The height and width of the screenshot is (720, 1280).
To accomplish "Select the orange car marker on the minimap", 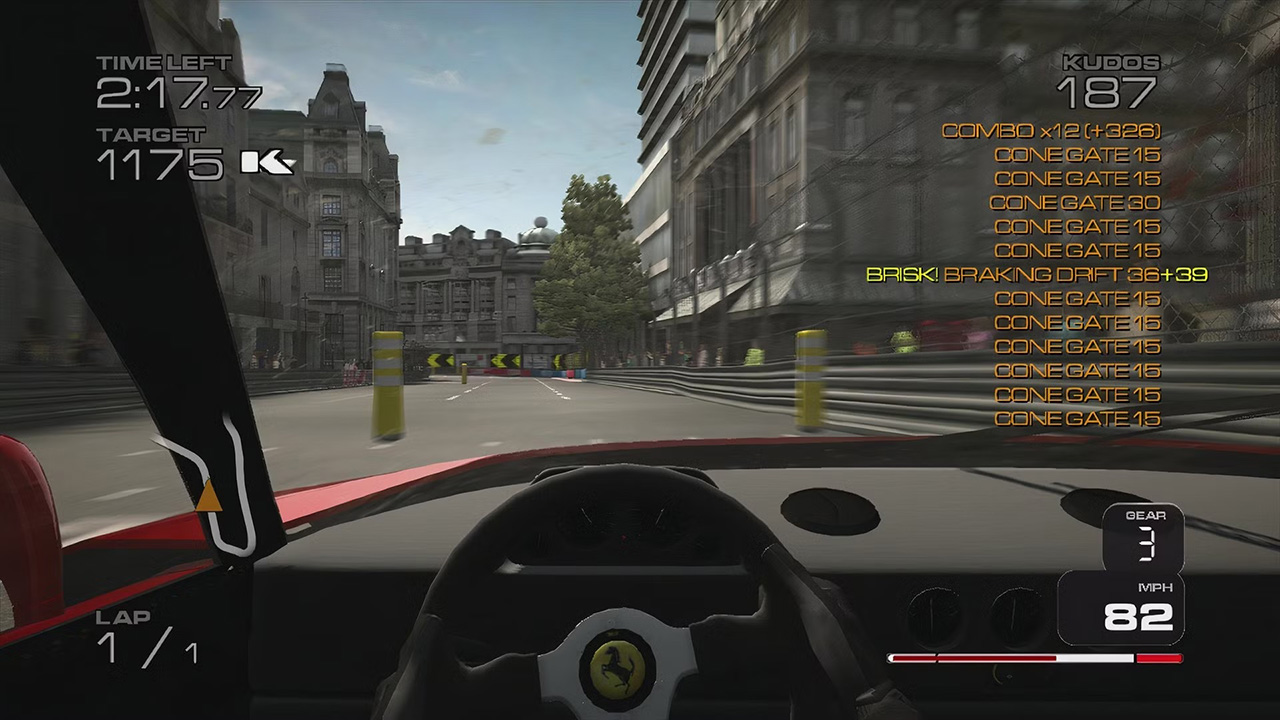I will tap(208, 497).
